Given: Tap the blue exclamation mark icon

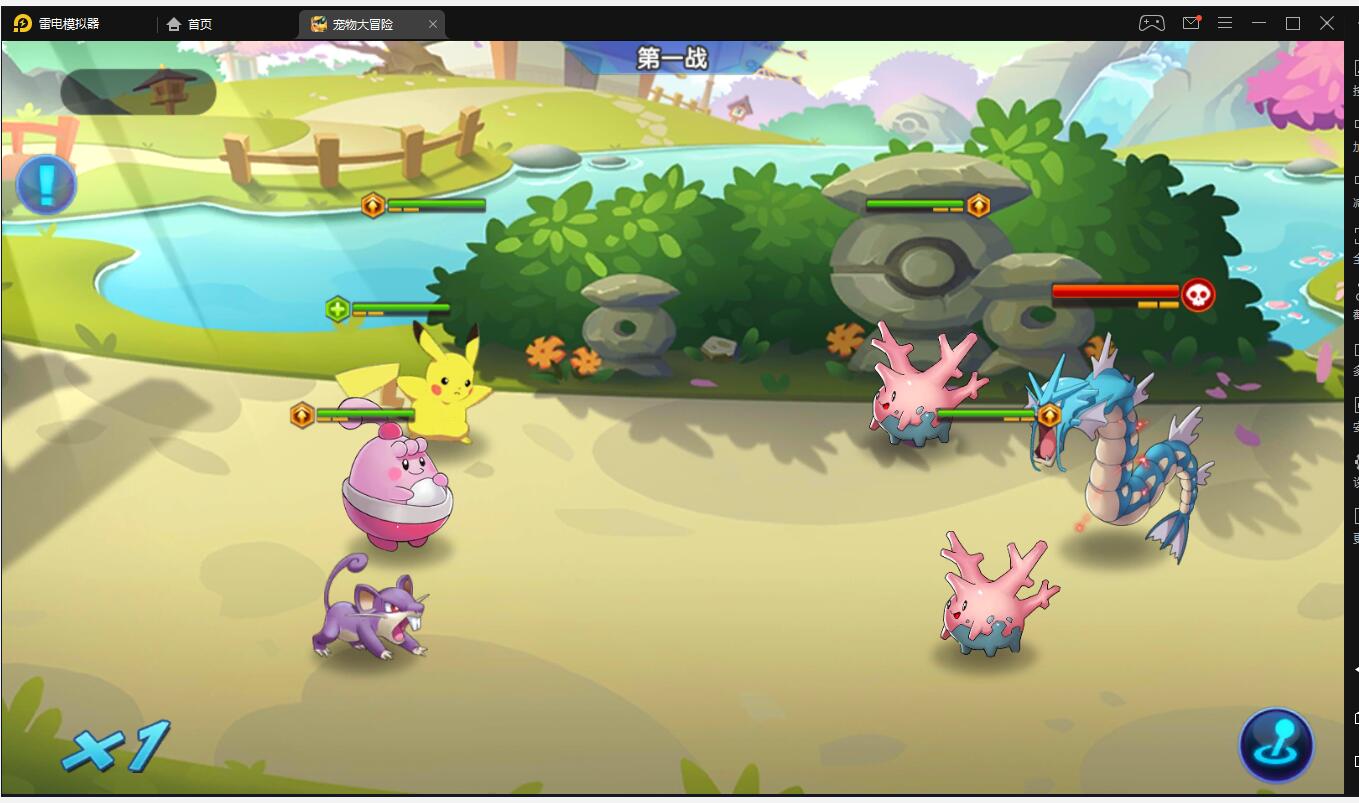Looking at the screenshot, I should click(x=46, y=184).
